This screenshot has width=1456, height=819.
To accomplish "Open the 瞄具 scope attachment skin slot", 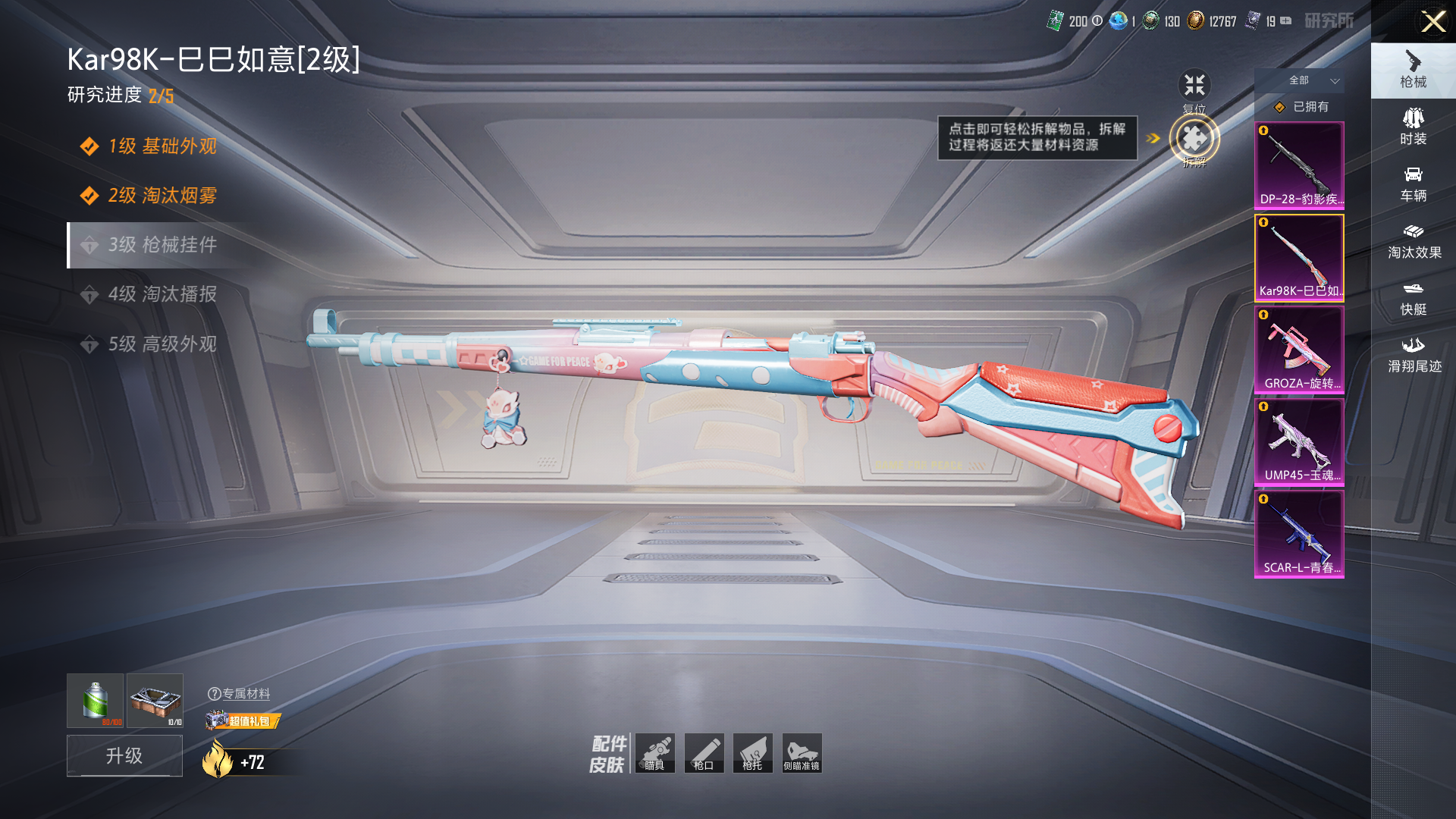I will point(655,753).
